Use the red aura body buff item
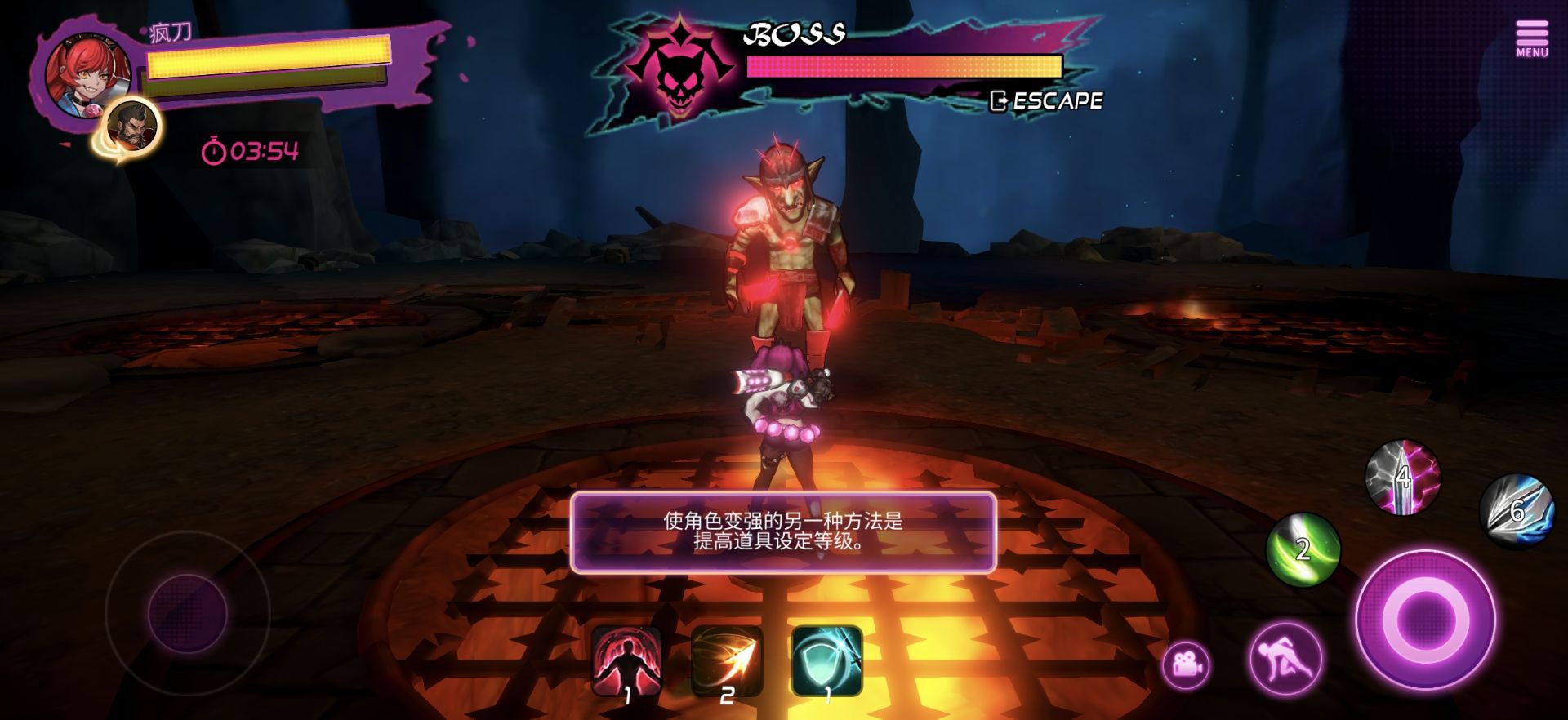The image size is (1568, 720). pyautogui.click(x=626, y=660)
